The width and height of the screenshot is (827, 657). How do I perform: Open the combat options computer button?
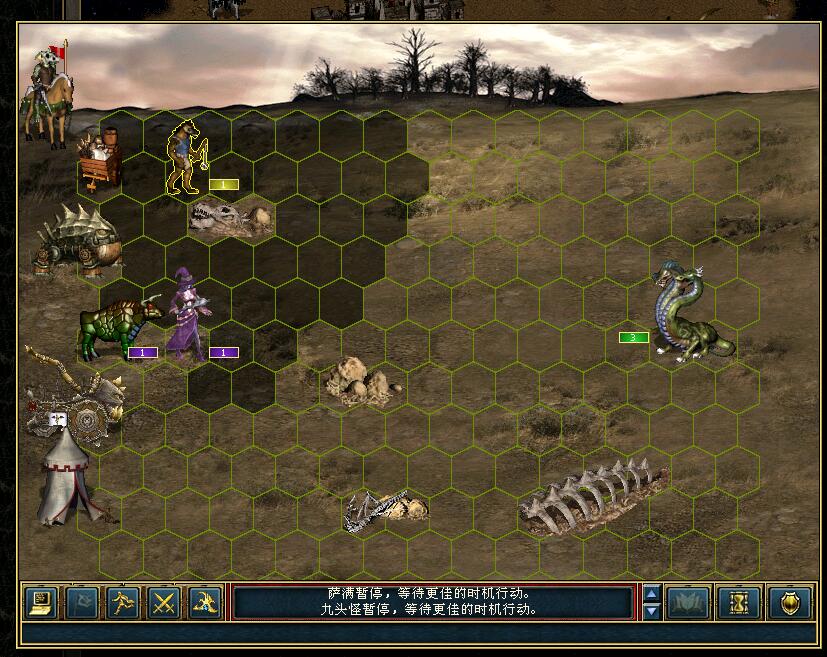pos(42,603)
